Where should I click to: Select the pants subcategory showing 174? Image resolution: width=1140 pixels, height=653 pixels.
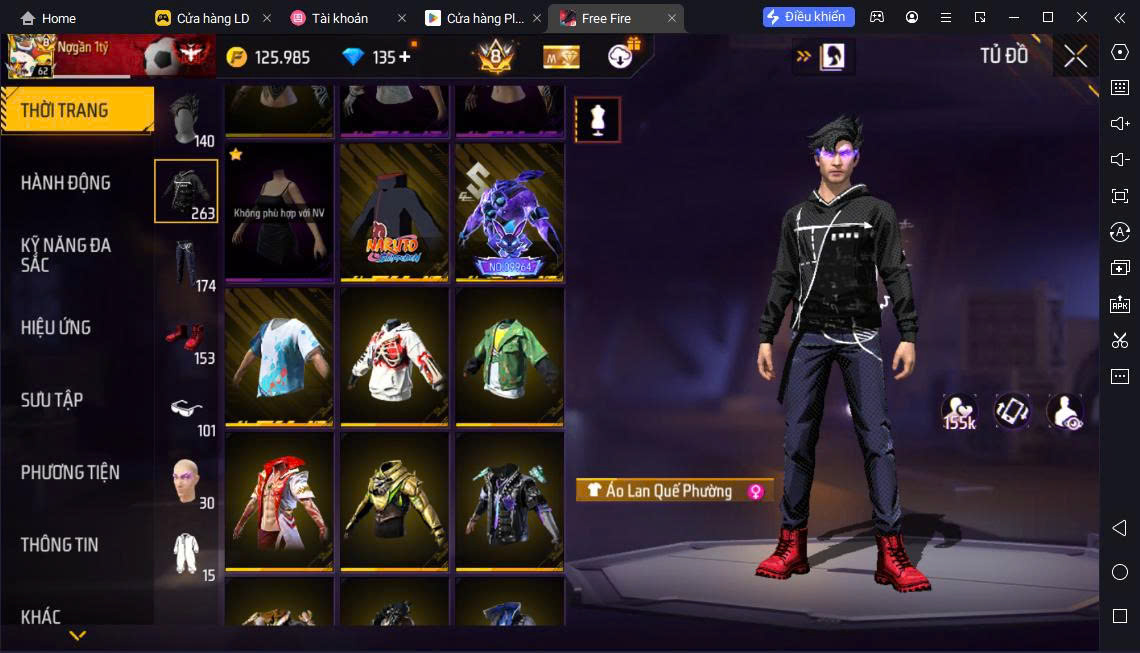(186, 263)
